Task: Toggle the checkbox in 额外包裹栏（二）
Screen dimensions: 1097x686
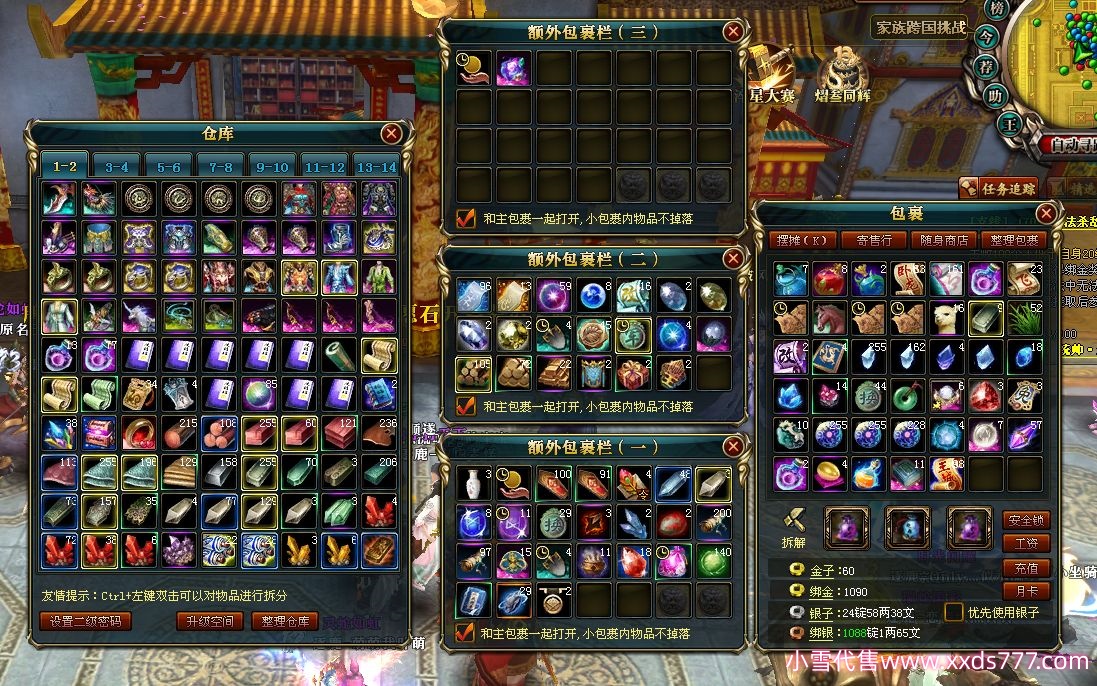Action: 465,406
